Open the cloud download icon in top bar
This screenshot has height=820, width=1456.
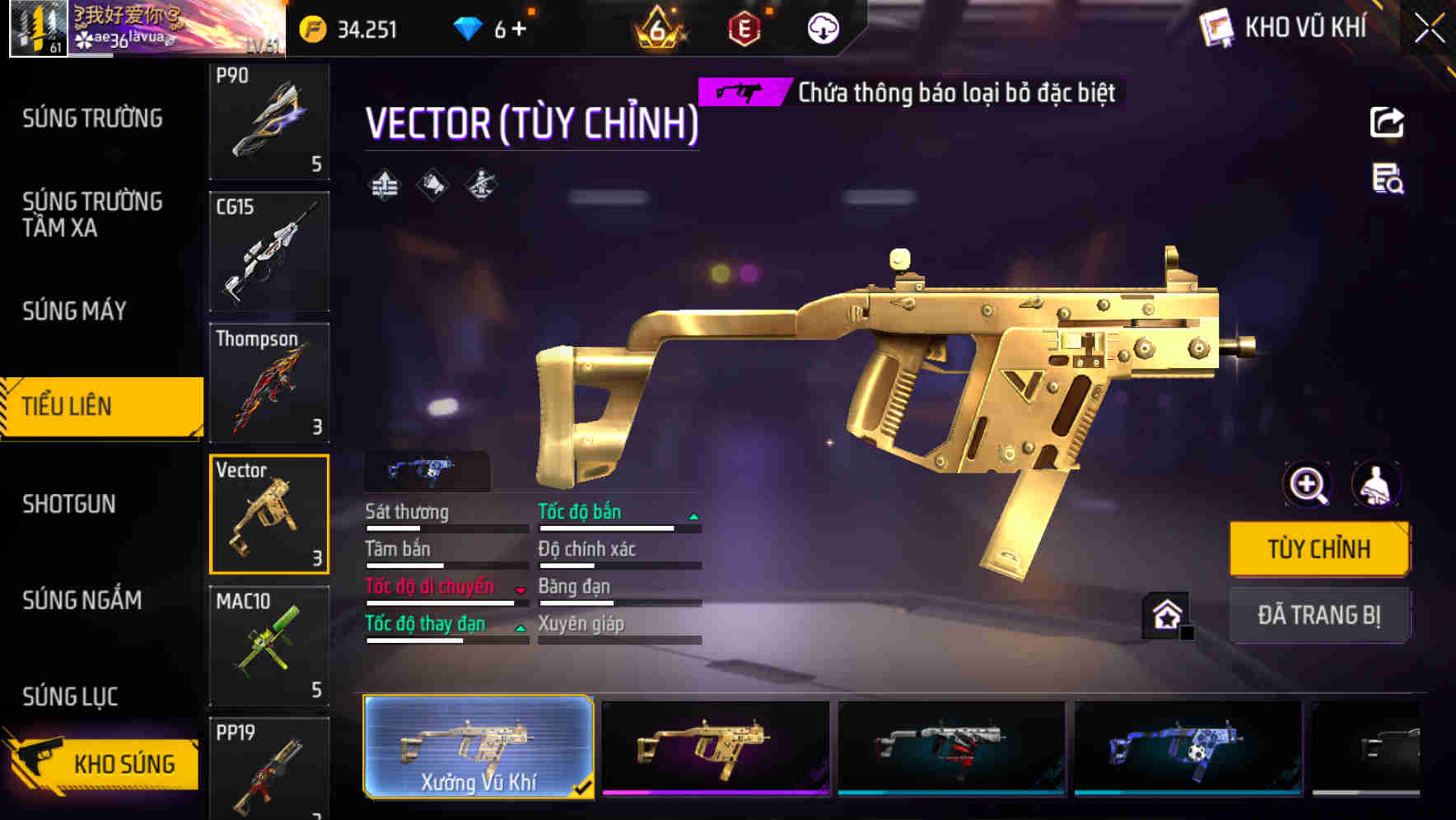[824, 28]
